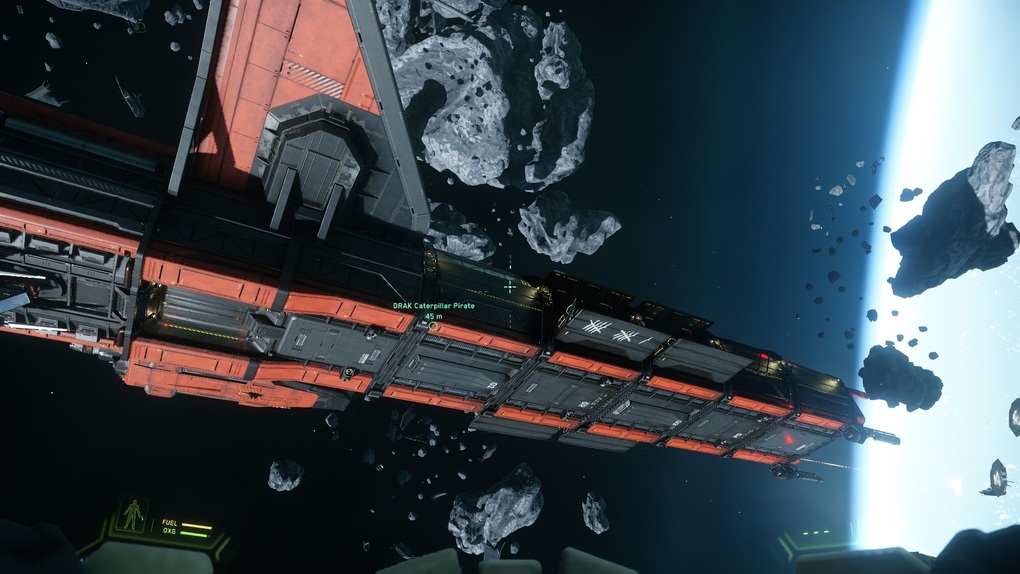The height and width of the screenshot is (574, 1020).
Task: Click the suit body status icon
Action: pyautogui.click(x=132, y=515)
